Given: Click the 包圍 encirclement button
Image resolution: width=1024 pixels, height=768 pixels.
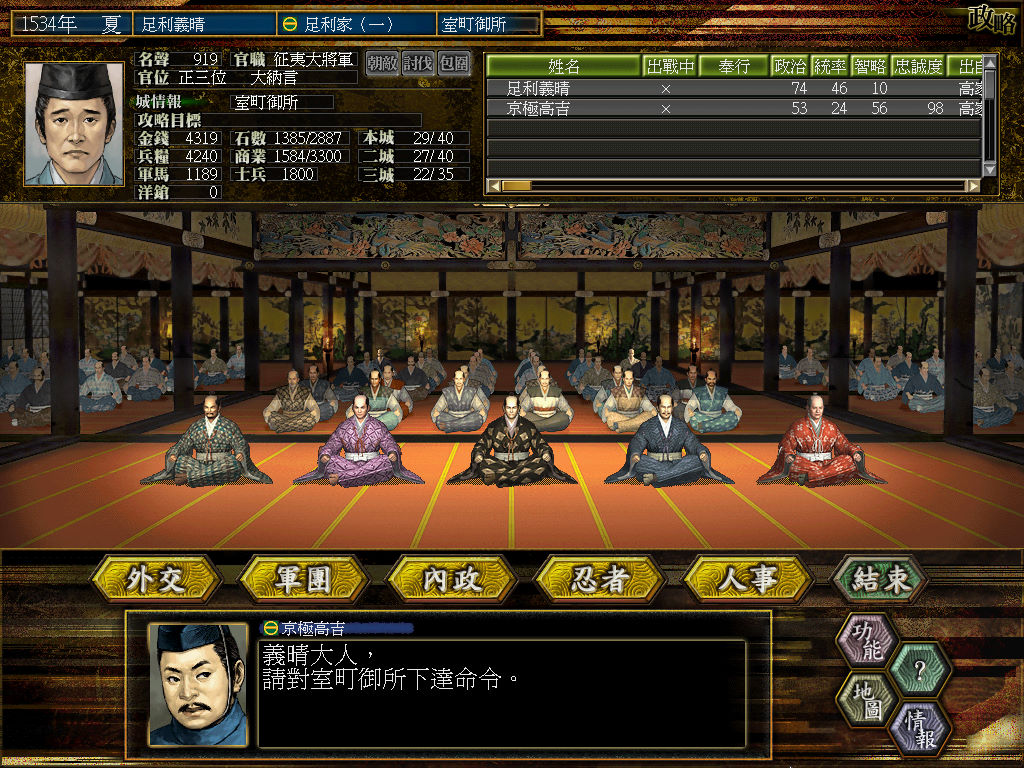Looking at the screenshot, I should [x=453, y=63].
